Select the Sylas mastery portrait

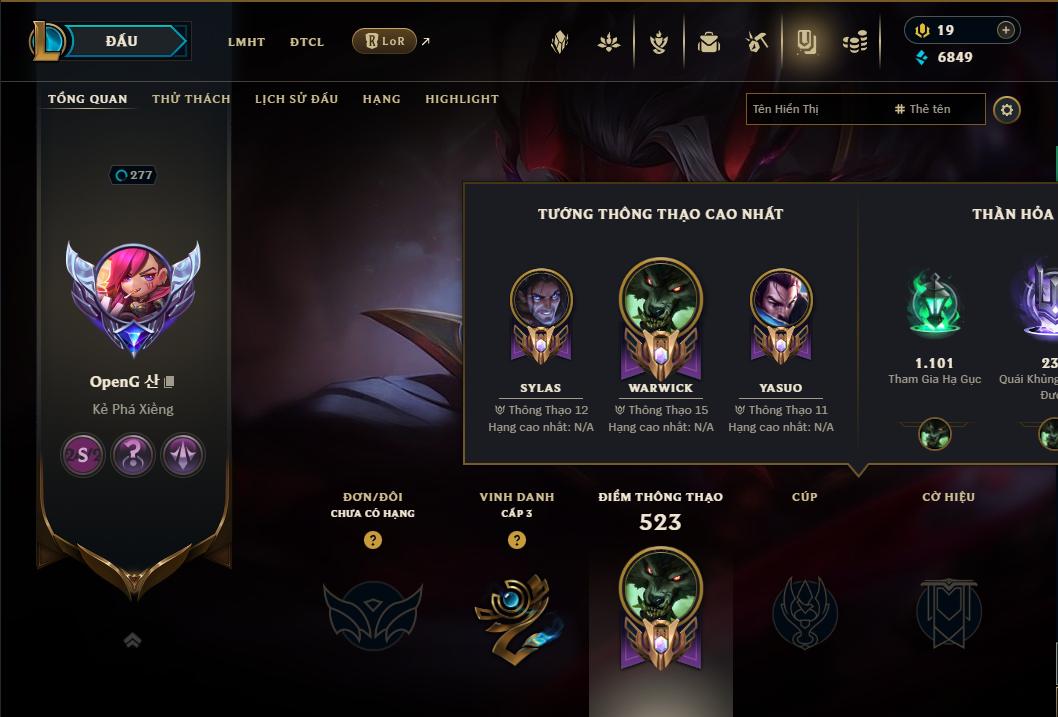pos(541,305)
